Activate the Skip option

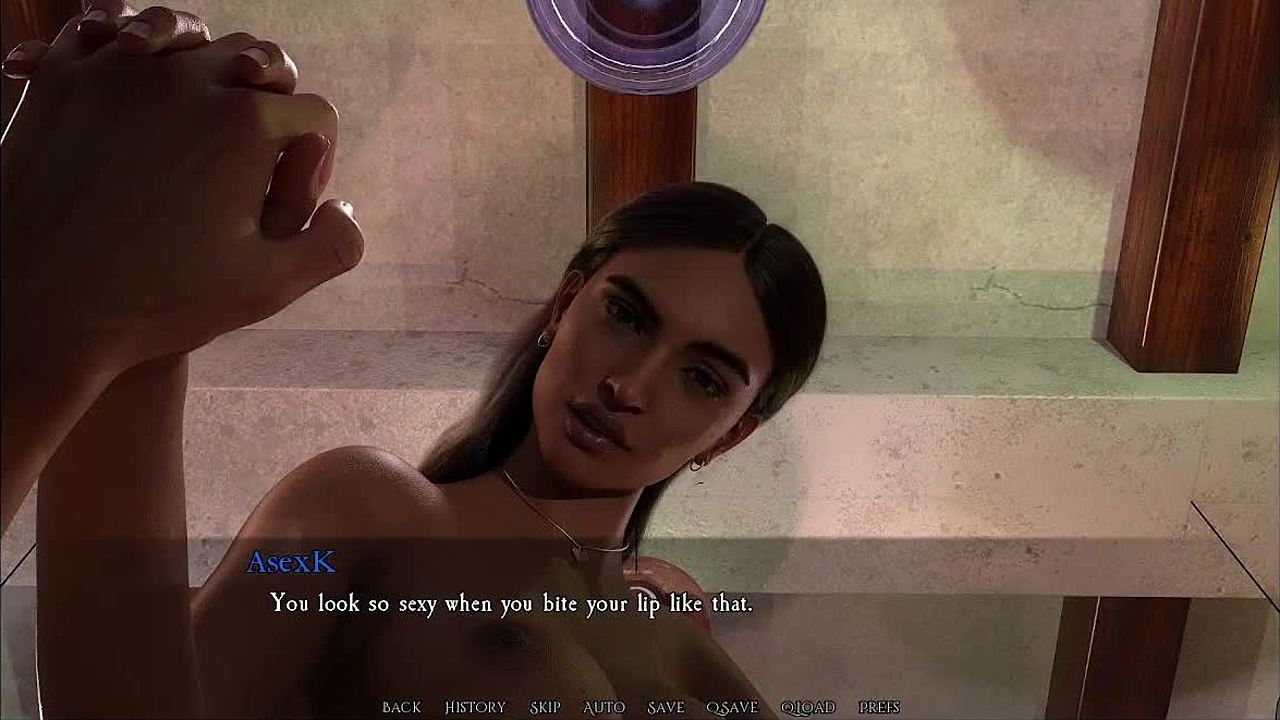tap(545, 707)
